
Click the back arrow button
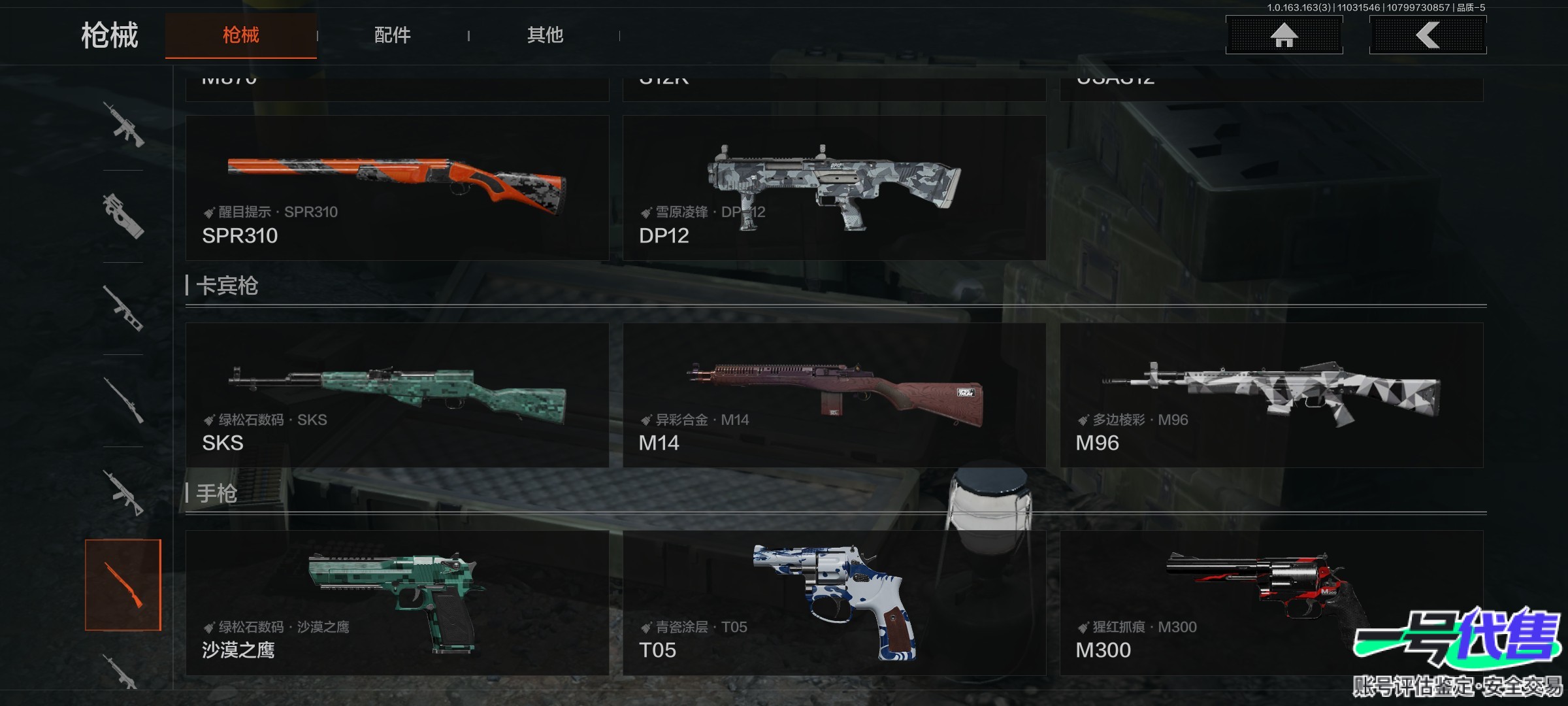(x=1428, y=35)
